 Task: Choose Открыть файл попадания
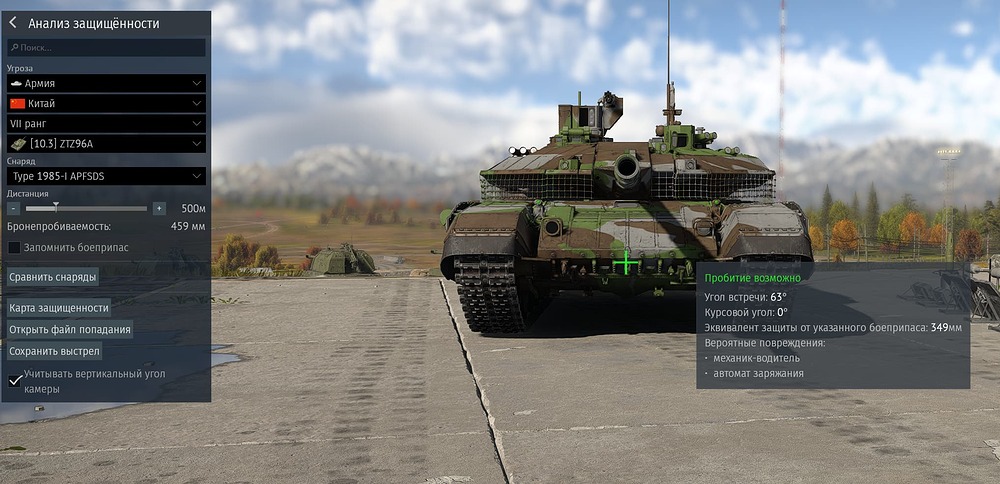coord(70,329)
